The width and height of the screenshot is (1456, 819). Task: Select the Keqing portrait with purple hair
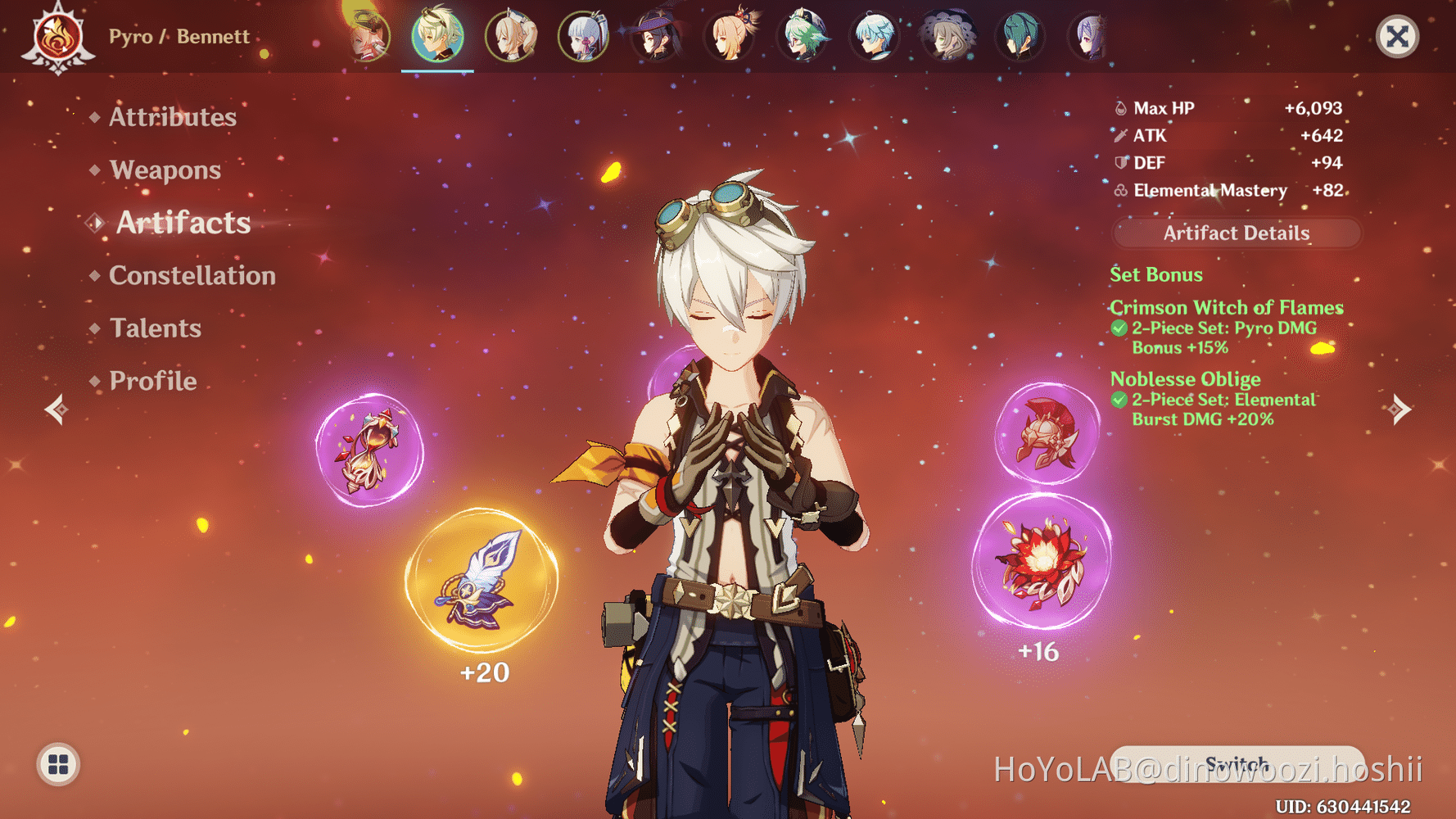(1090, 36)
